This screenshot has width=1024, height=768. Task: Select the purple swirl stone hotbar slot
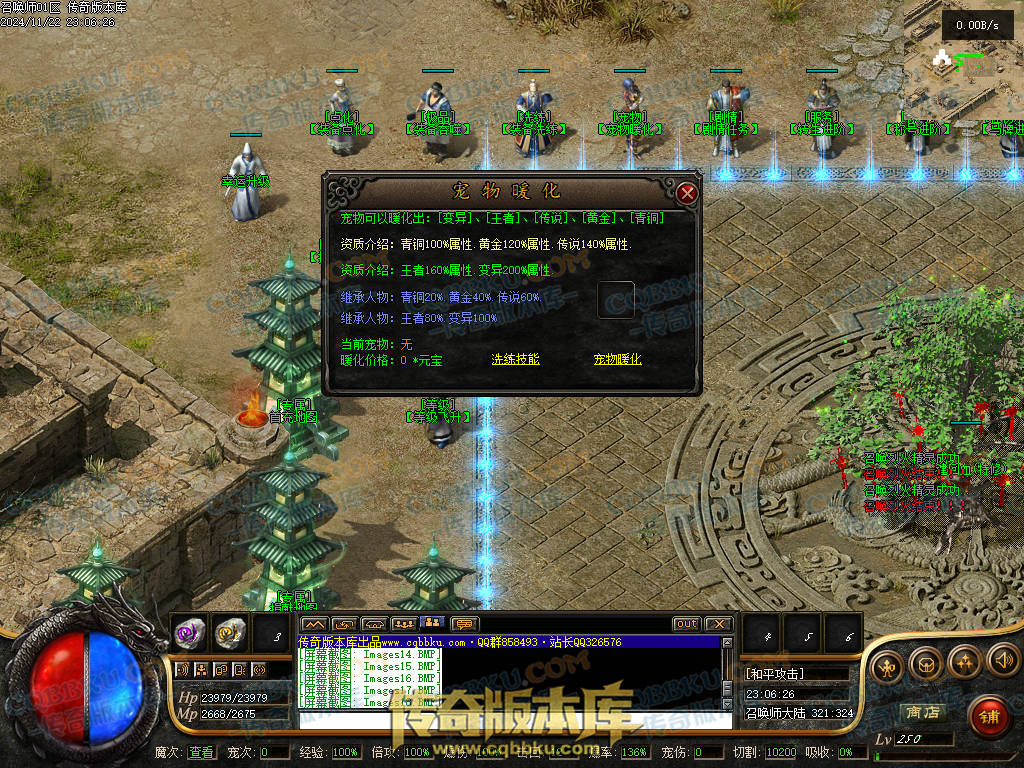coord(190,632)
